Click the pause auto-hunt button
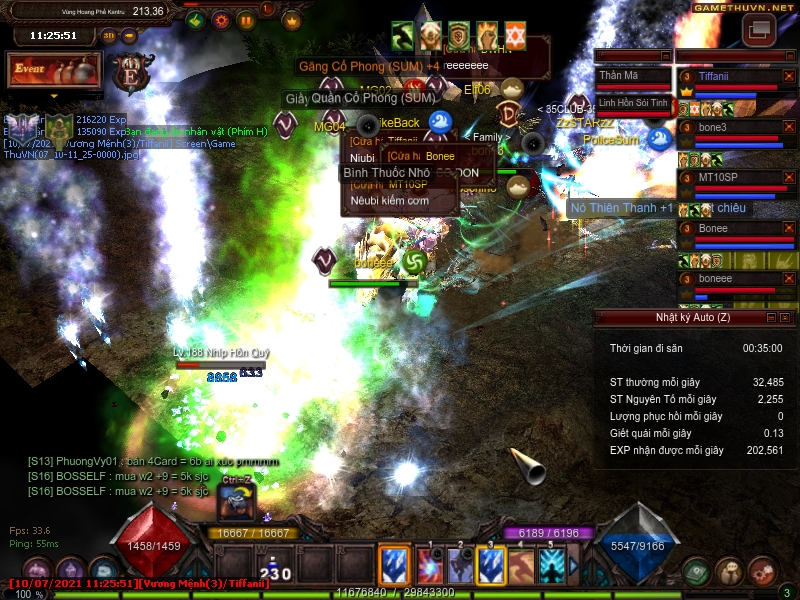 pyautogui.click(x=245, y=19)
